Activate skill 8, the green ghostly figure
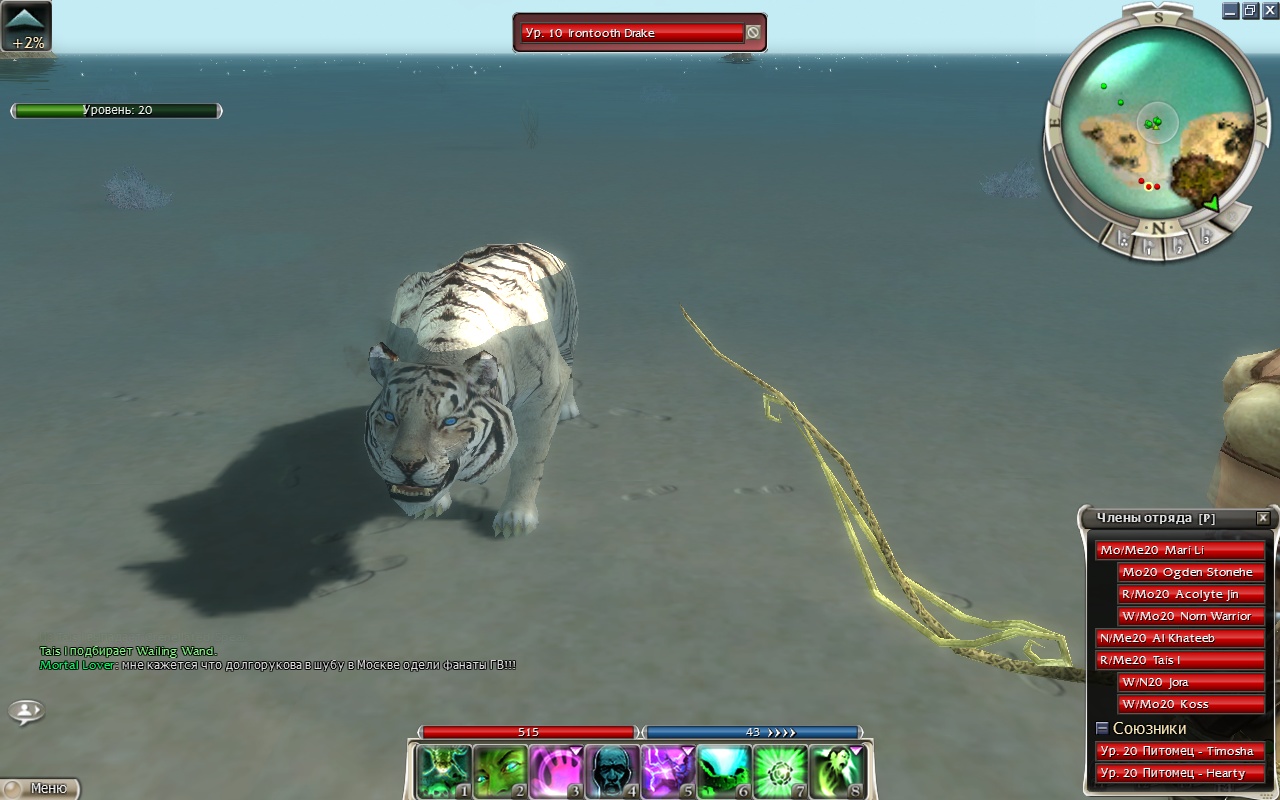The height and width of the screenshot is (800, 1280). tap(836, 771)
